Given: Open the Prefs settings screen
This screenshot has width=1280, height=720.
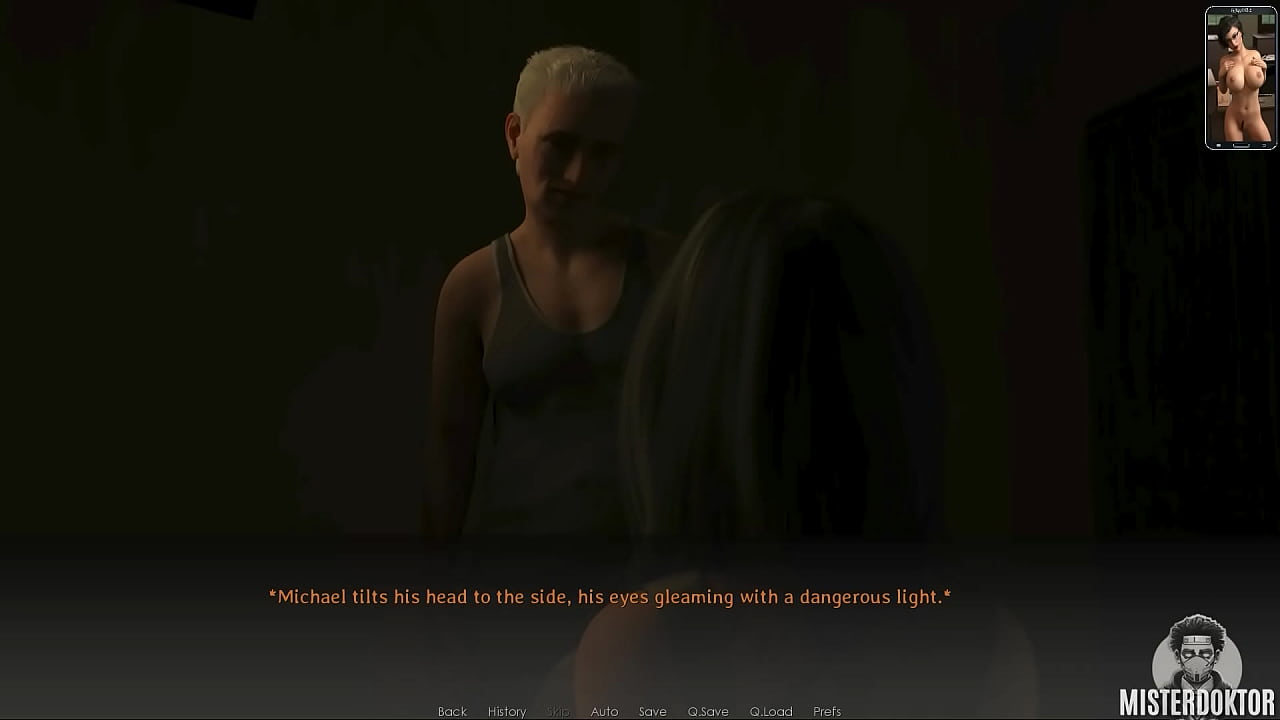Looking at the screenshot, I should point(826,711).
